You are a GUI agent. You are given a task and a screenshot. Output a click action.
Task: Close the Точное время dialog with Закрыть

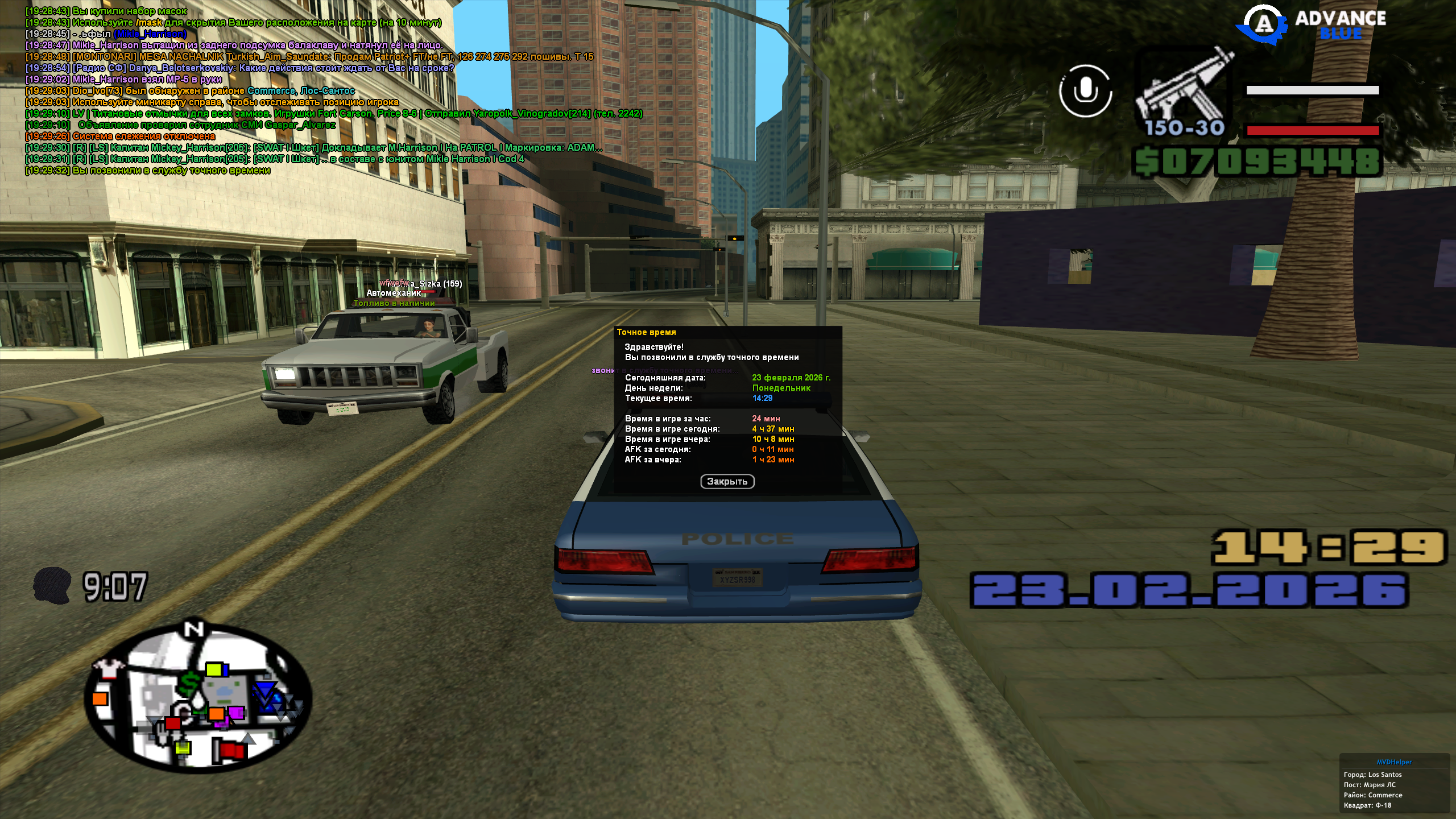pos(727,482)
